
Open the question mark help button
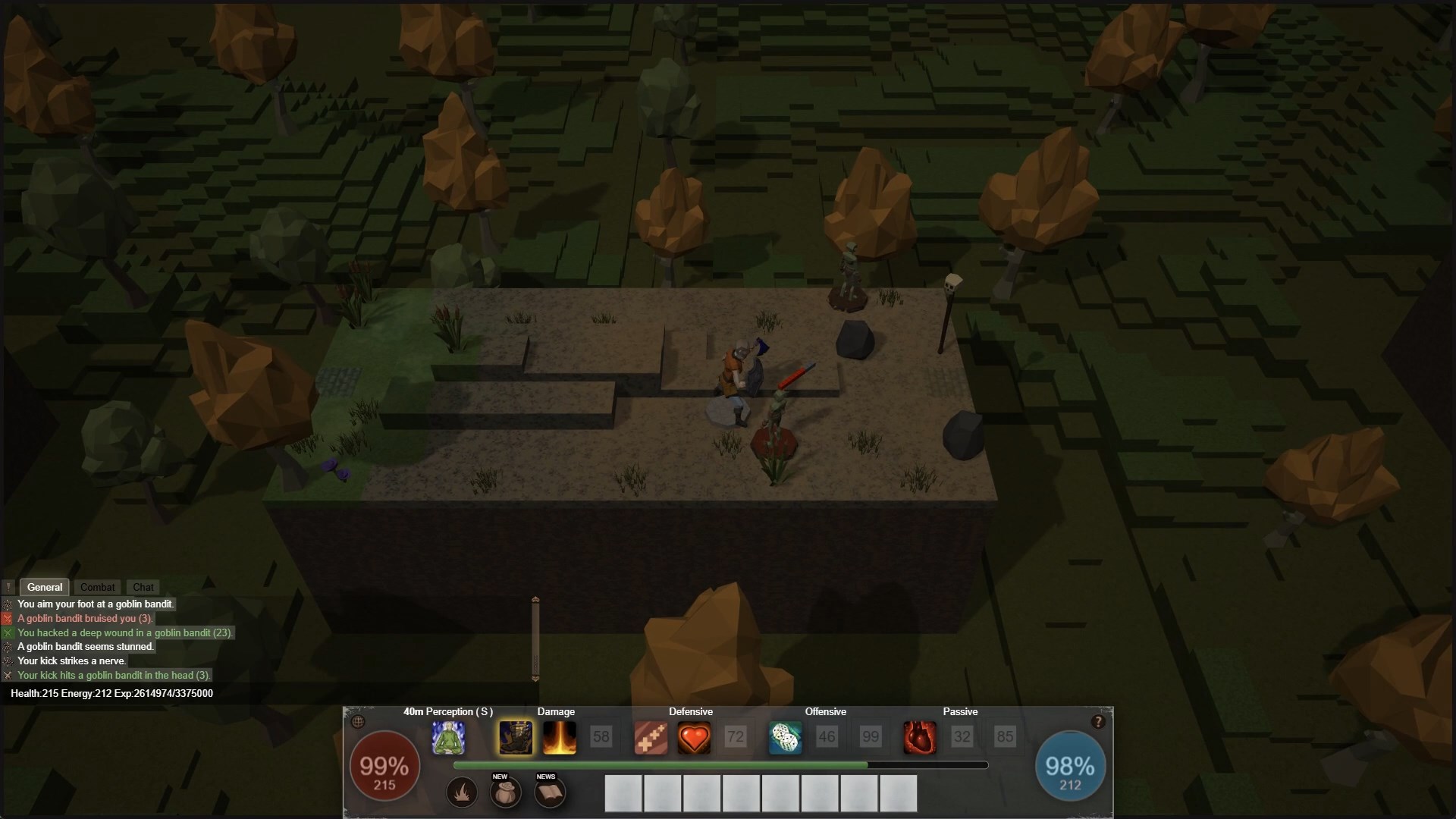click(x=1097, y=722)
